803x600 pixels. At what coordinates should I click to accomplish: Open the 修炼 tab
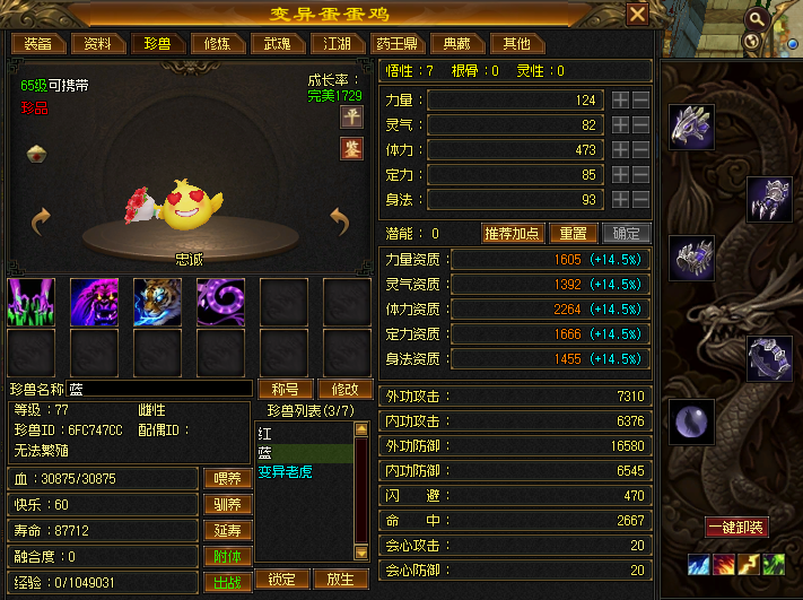tap(217, 44)
